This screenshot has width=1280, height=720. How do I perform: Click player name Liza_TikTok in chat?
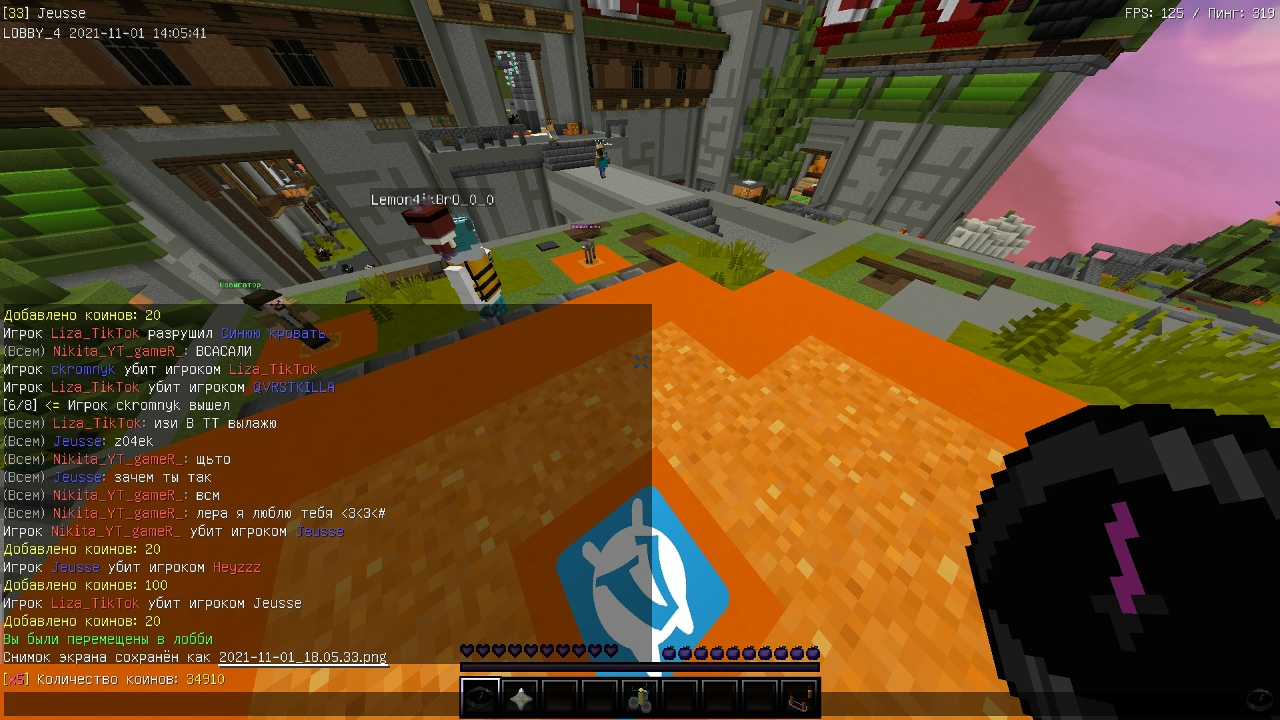click(95, 333)
